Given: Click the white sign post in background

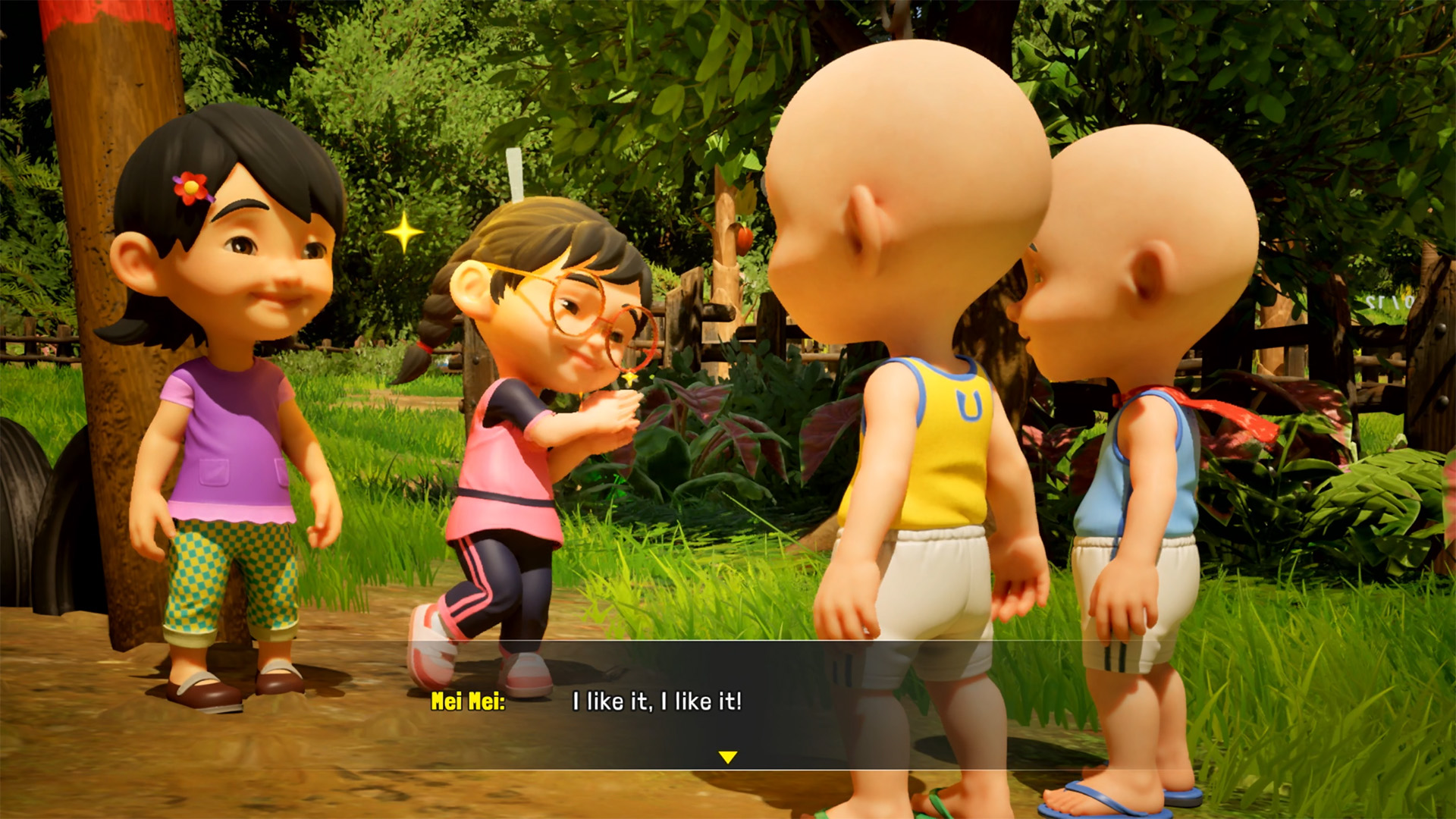Looking at the screenshot, I should click(x=516, y=174).
